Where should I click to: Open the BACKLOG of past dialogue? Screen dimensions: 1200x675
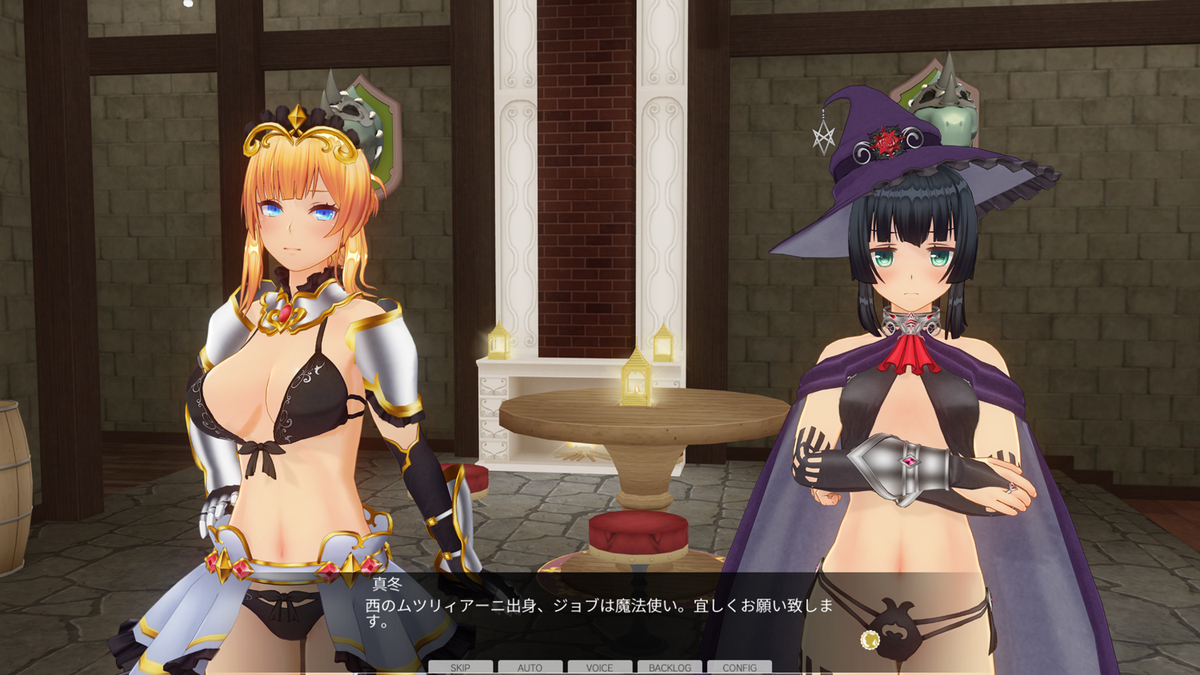(669, 667)
